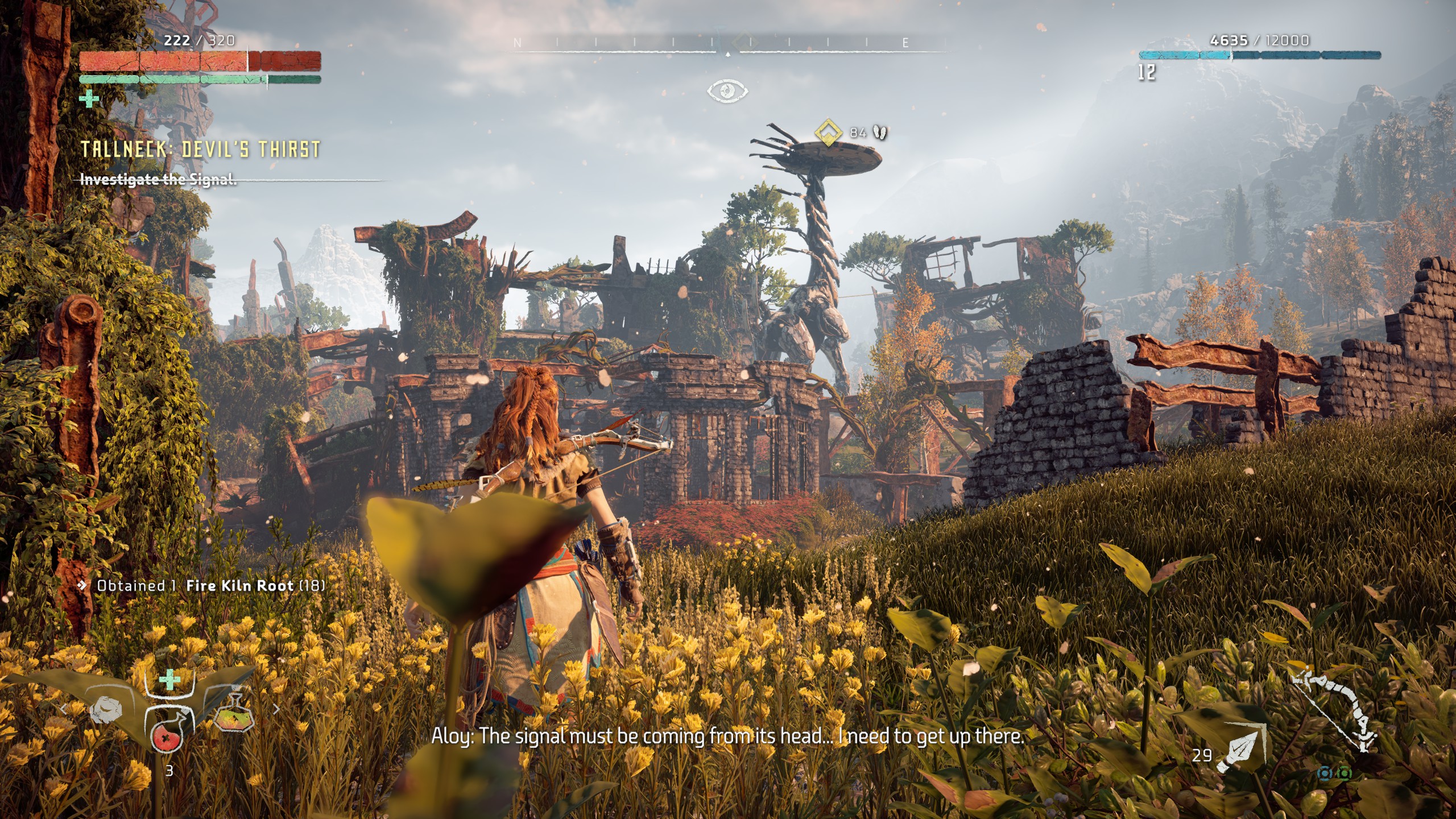Image resolution: width=1456 pixels, height=819 pixels.
Task: Select the rock in the tool selector
Action: coord(106,710)
